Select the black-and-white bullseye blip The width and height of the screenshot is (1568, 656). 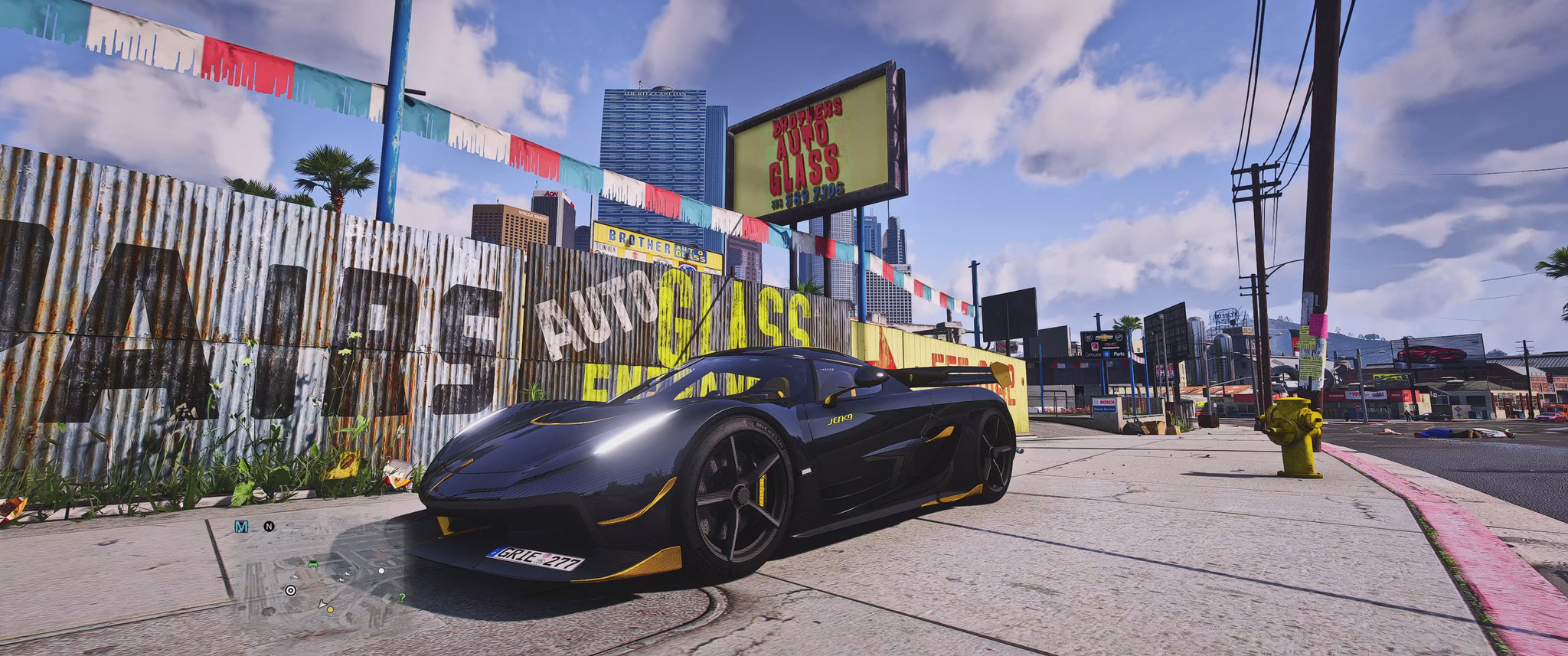click(290, 590)
